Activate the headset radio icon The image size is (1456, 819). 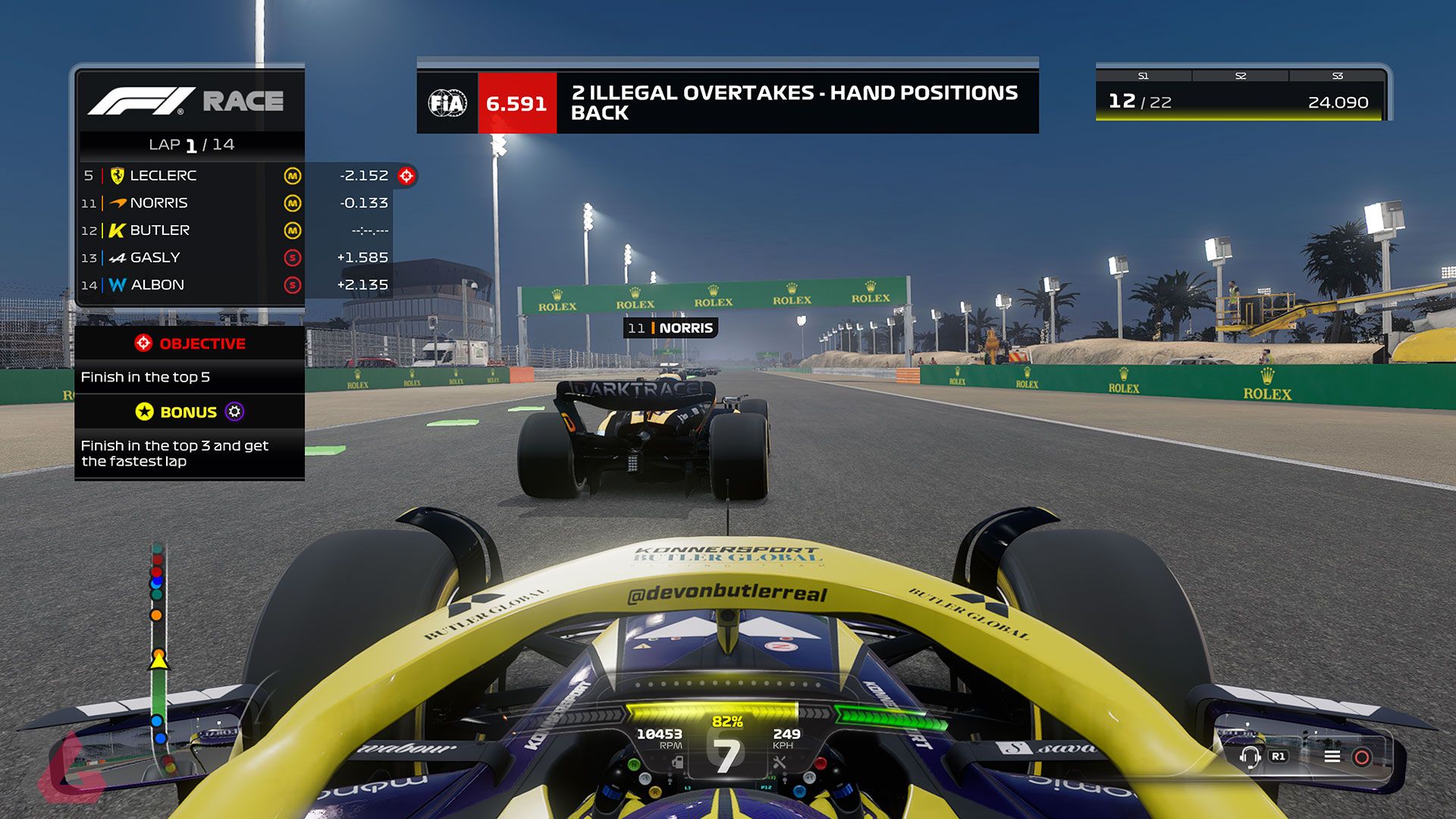click(1250, 756)
